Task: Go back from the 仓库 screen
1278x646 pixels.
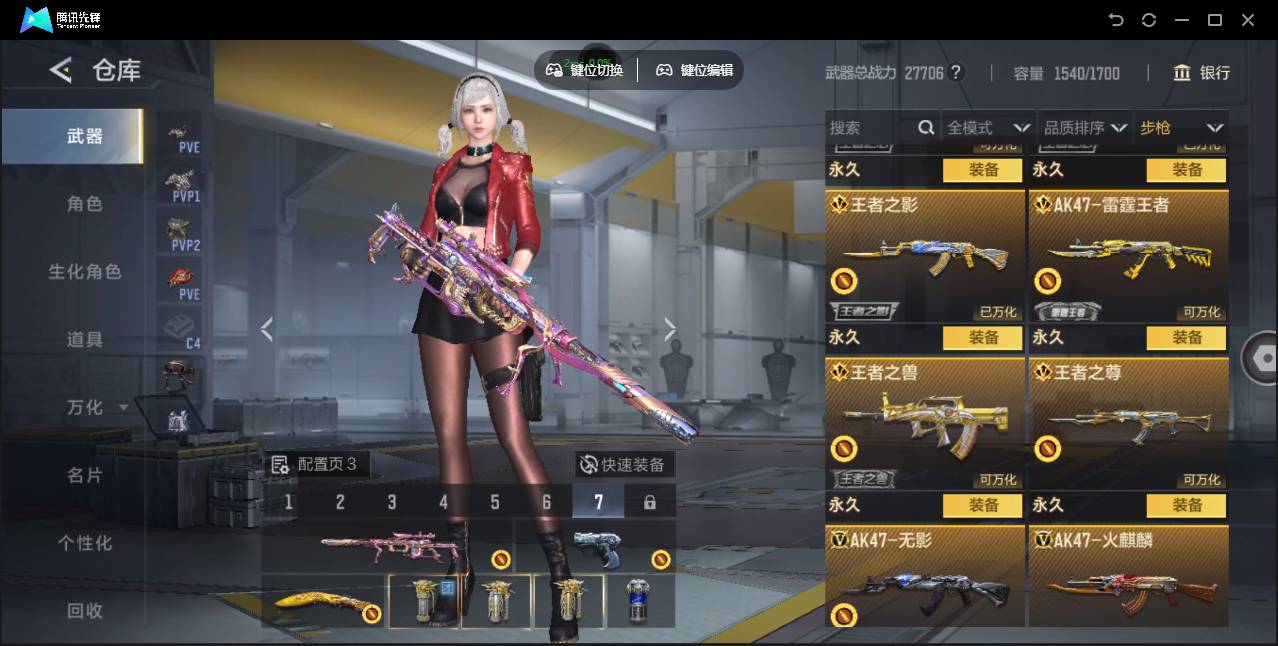Action: pyautogui.click(x=61, y=70)
